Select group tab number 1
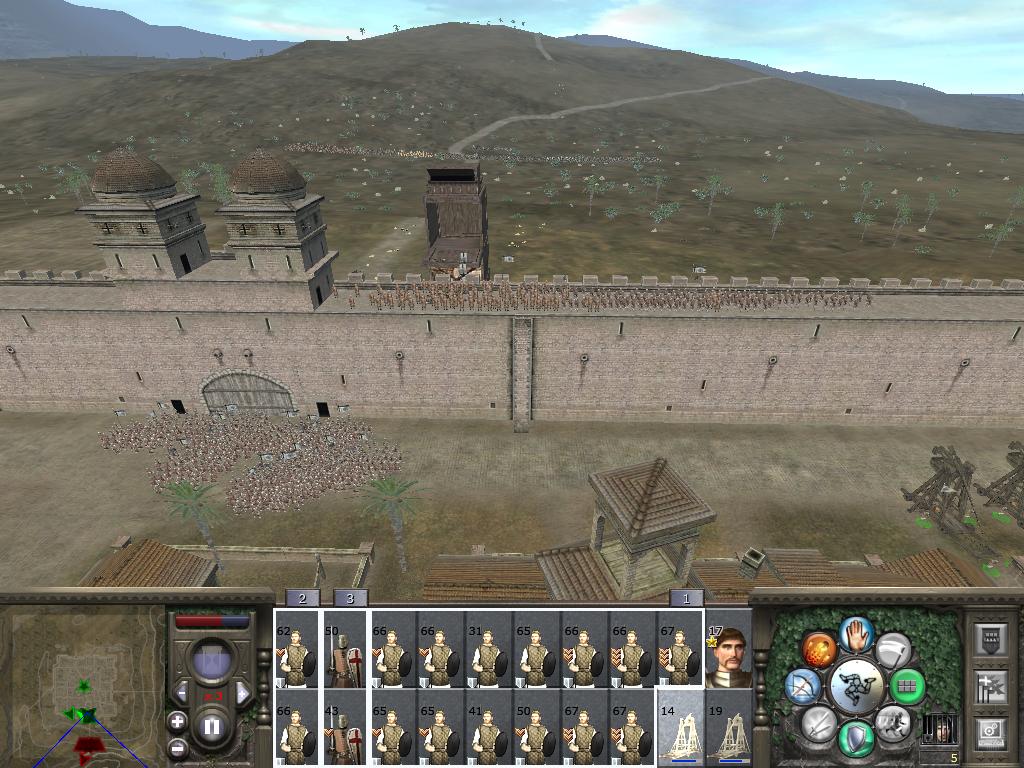The width and height of the screenshot is (1024, 768). 686,598
